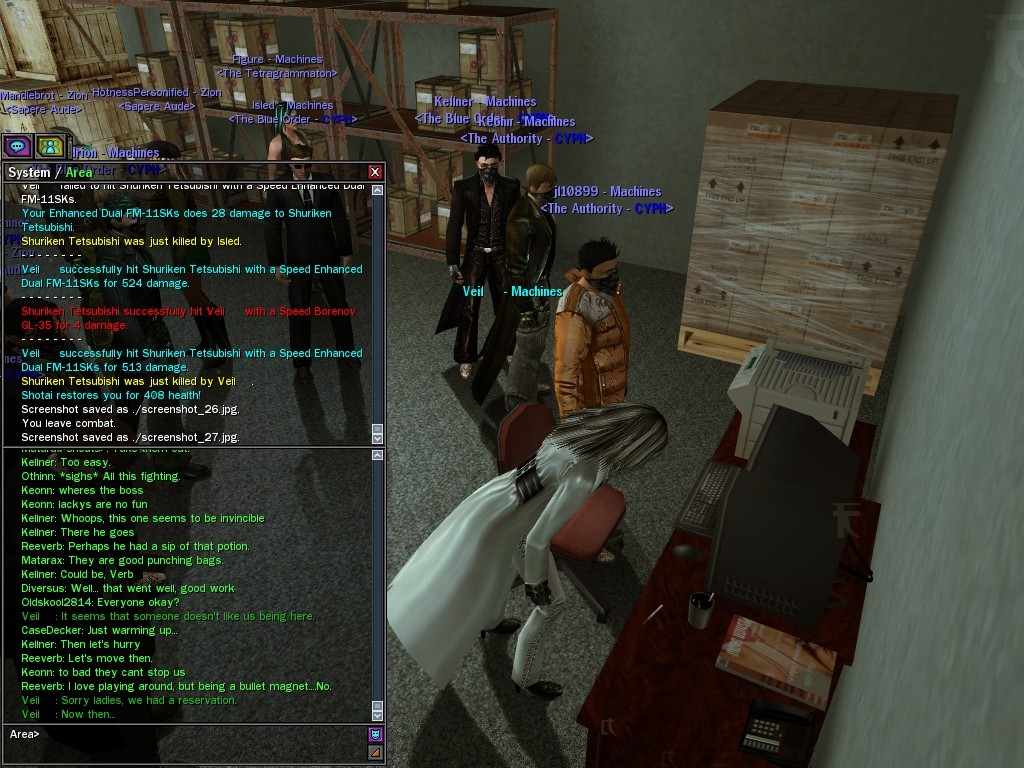Open the yellow team members icon
Image resolution: width=1024 pixels, height=768 pixels.
point(49,146)
